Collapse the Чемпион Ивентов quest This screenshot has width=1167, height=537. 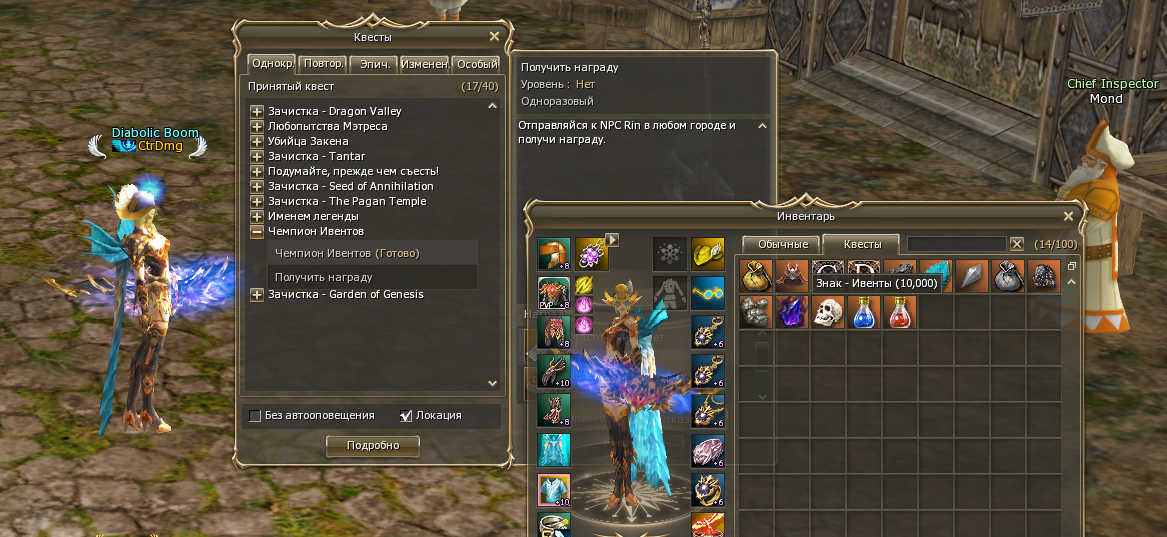tap(257, 231)
